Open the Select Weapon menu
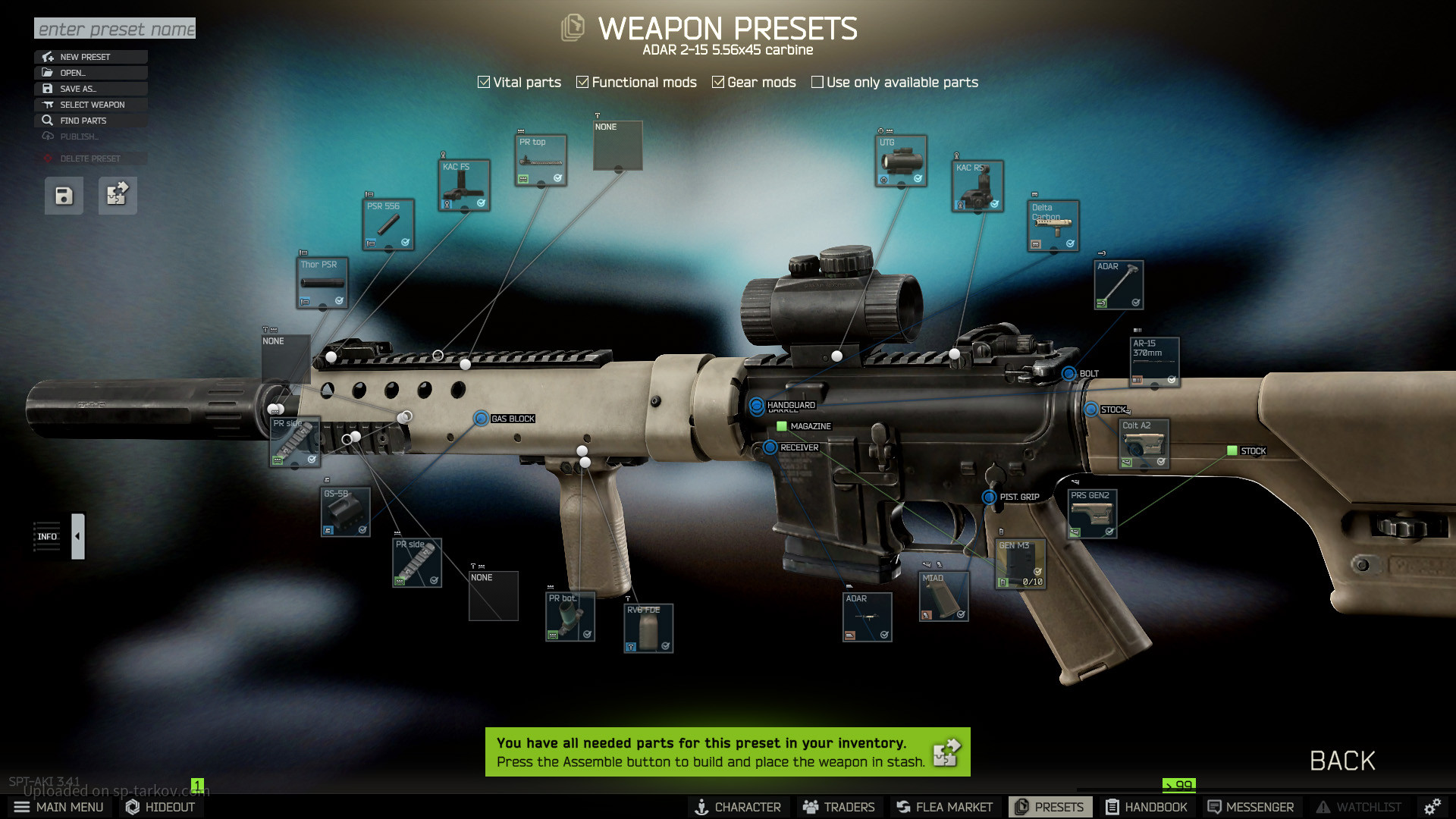Viewport: 1456px width, 819px height. click(90, 105)
